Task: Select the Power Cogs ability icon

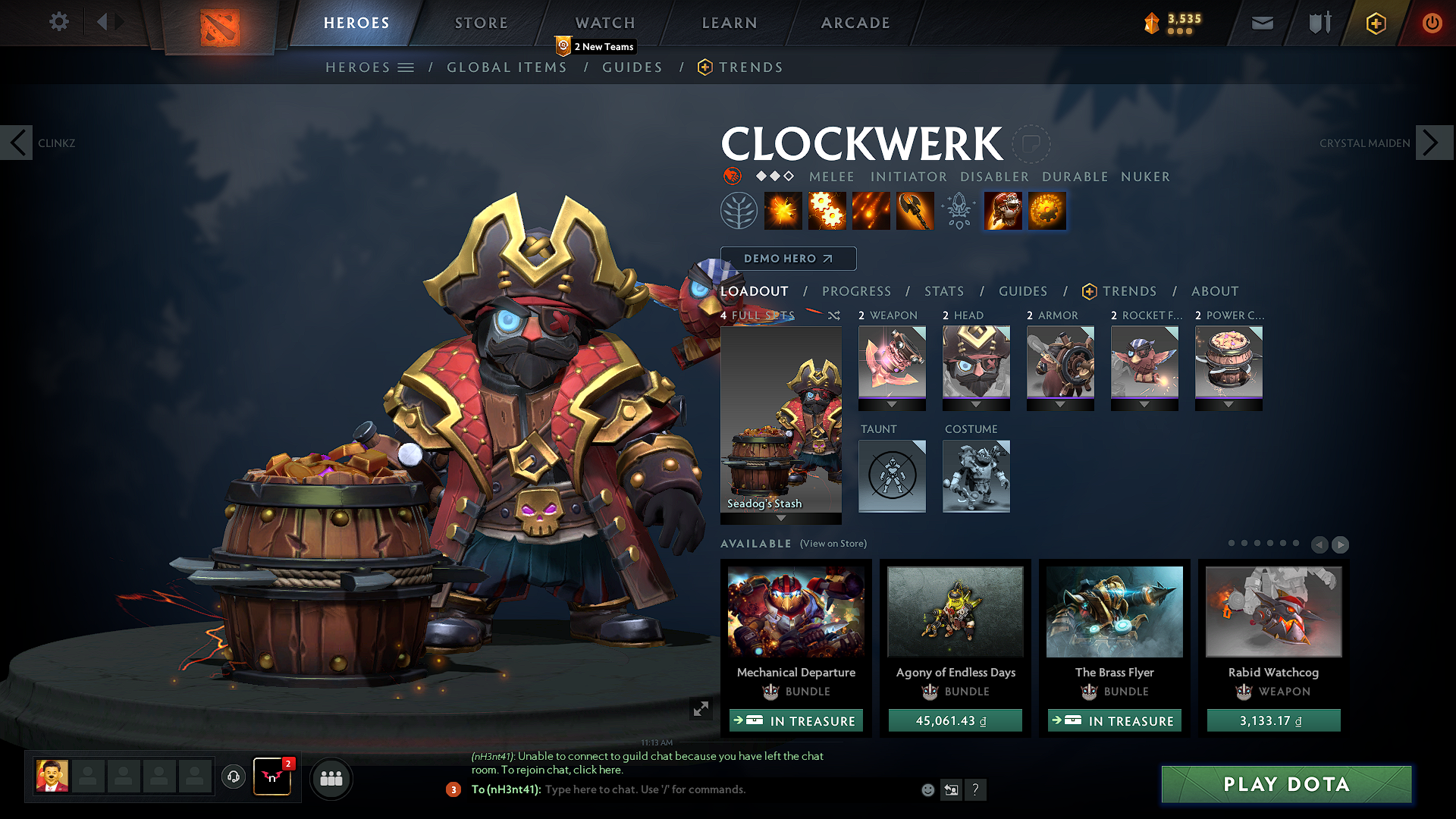Action: coord(827,210)
